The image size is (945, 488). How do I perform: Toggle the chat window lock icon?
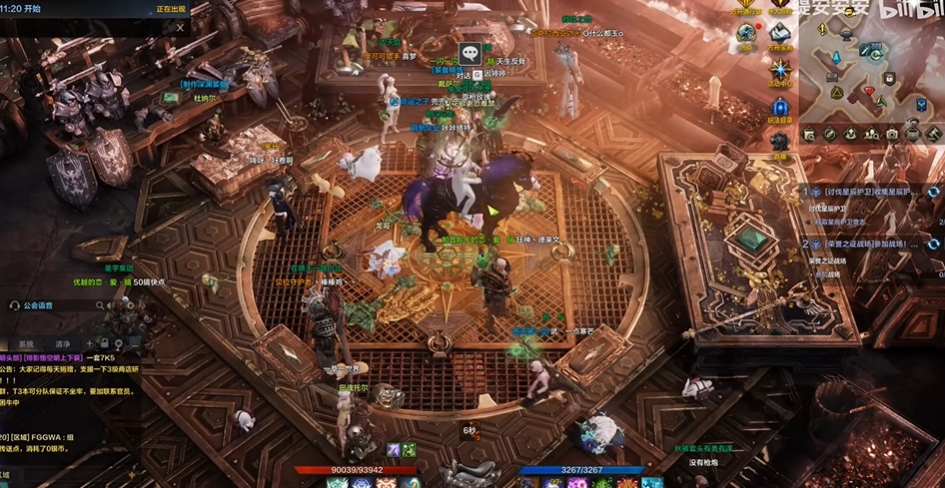click(x=104, y=343)
